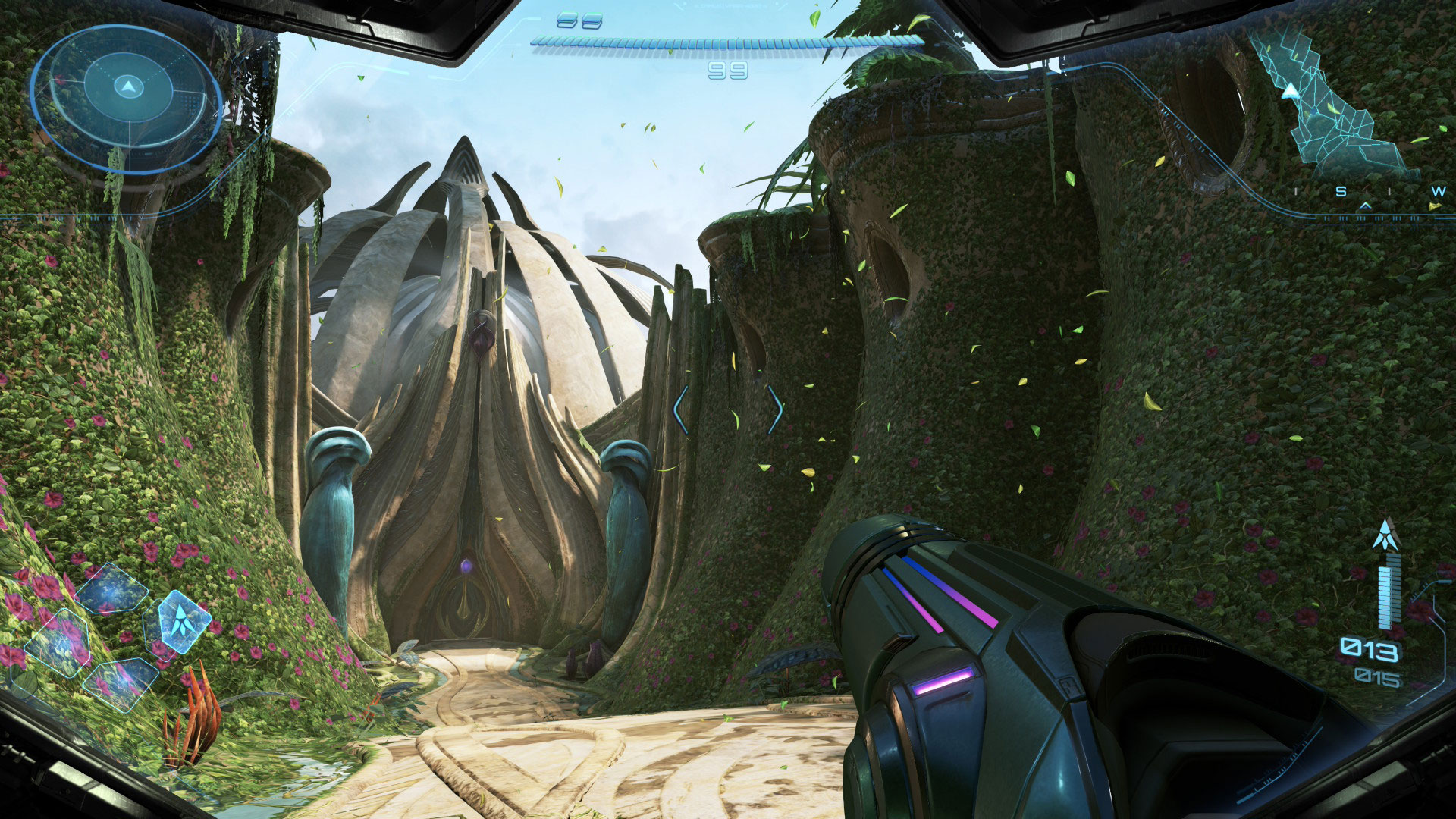
Task: Select the highlighted missile ability hexagon
Action: click(180, 620)
